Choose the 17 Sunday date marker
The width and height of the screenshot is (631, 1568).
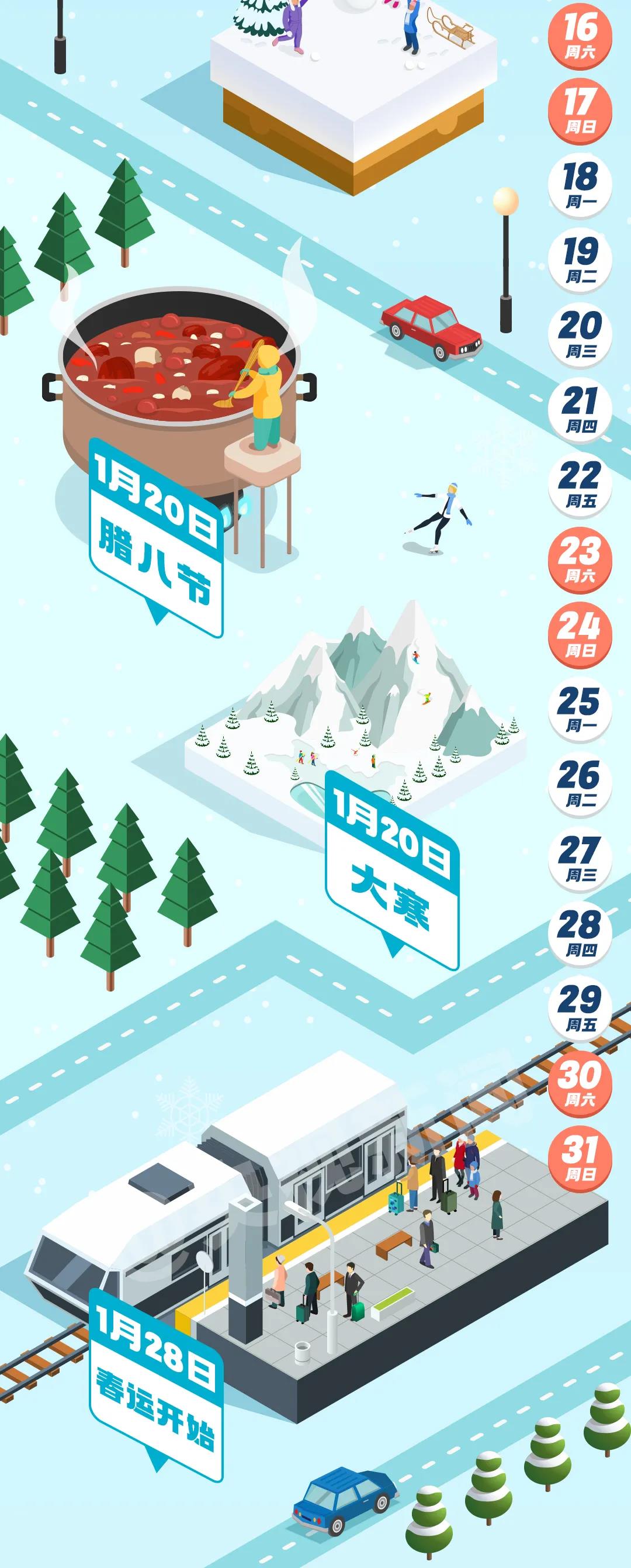coord(580,110)
